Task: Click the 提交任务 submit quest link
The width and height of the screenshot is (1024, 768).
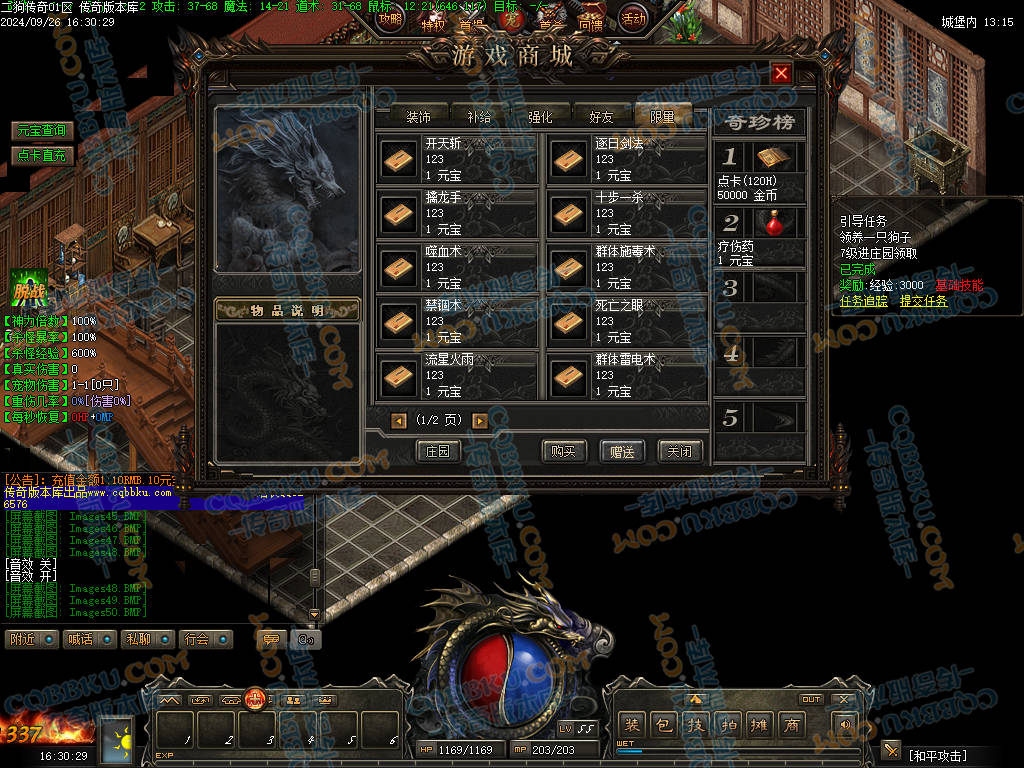Action: point(923,301)
